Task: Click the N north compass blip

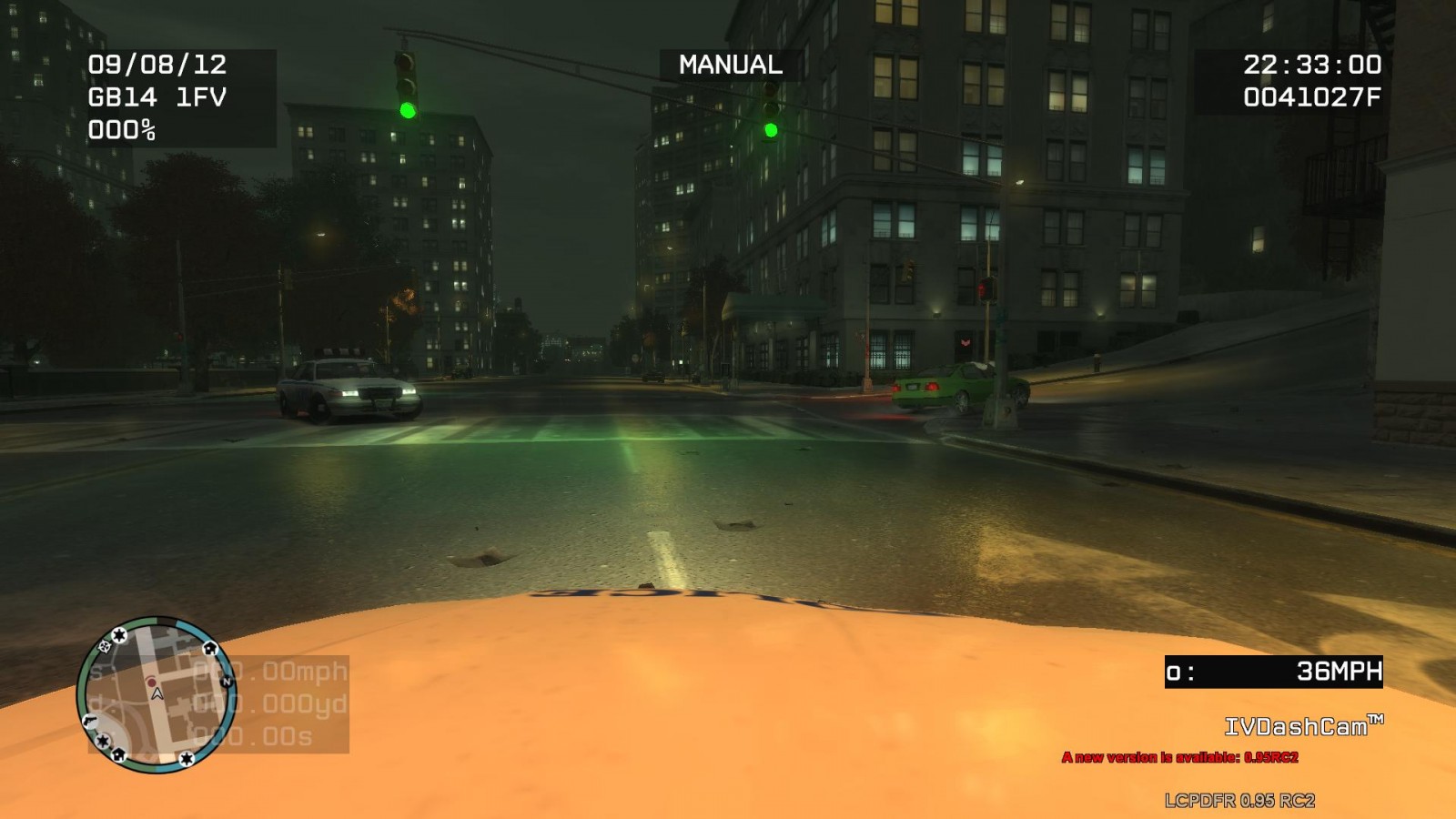Action: 227,680
